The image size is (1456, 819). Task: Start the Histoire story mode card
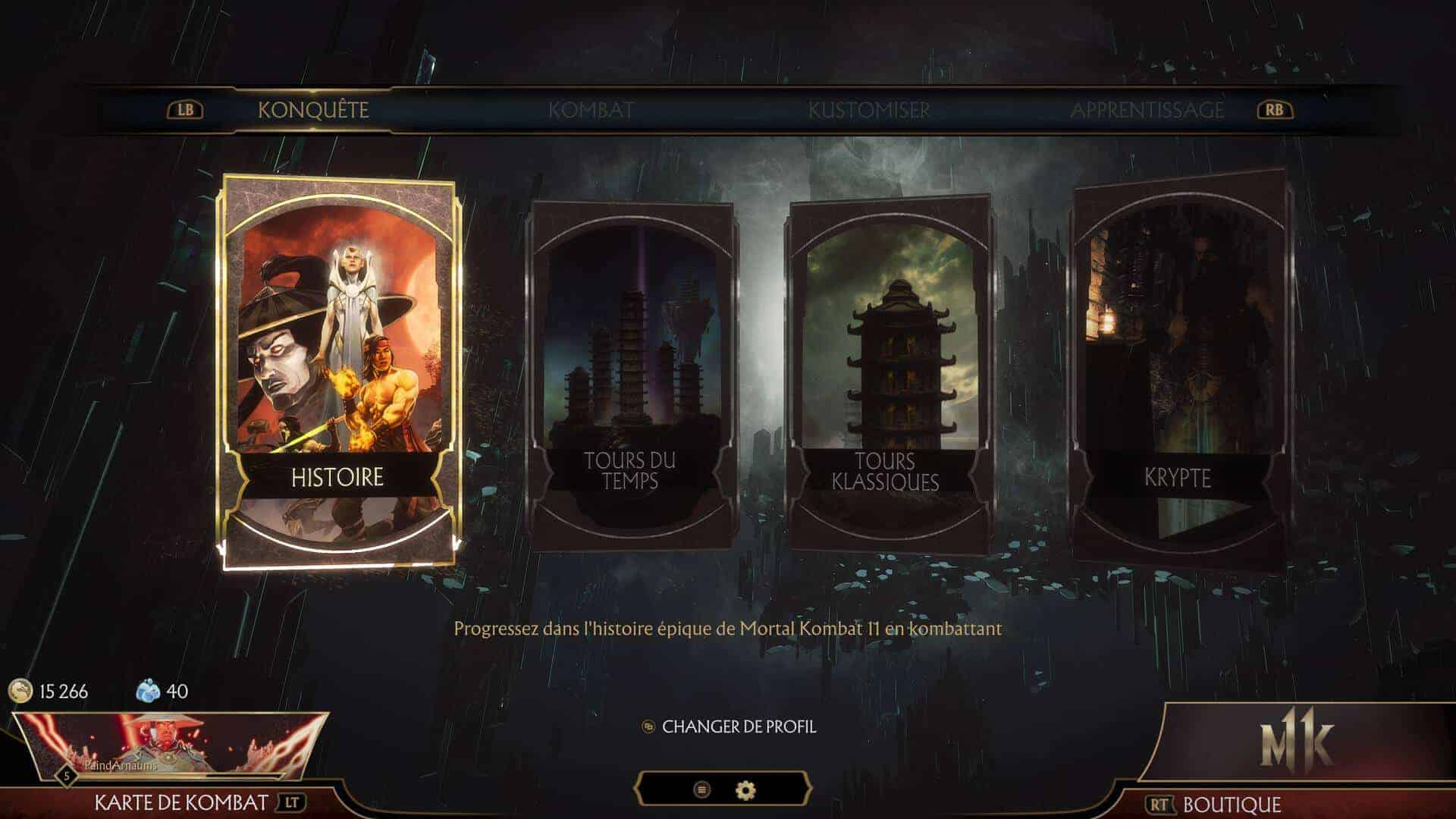(338, 372)
